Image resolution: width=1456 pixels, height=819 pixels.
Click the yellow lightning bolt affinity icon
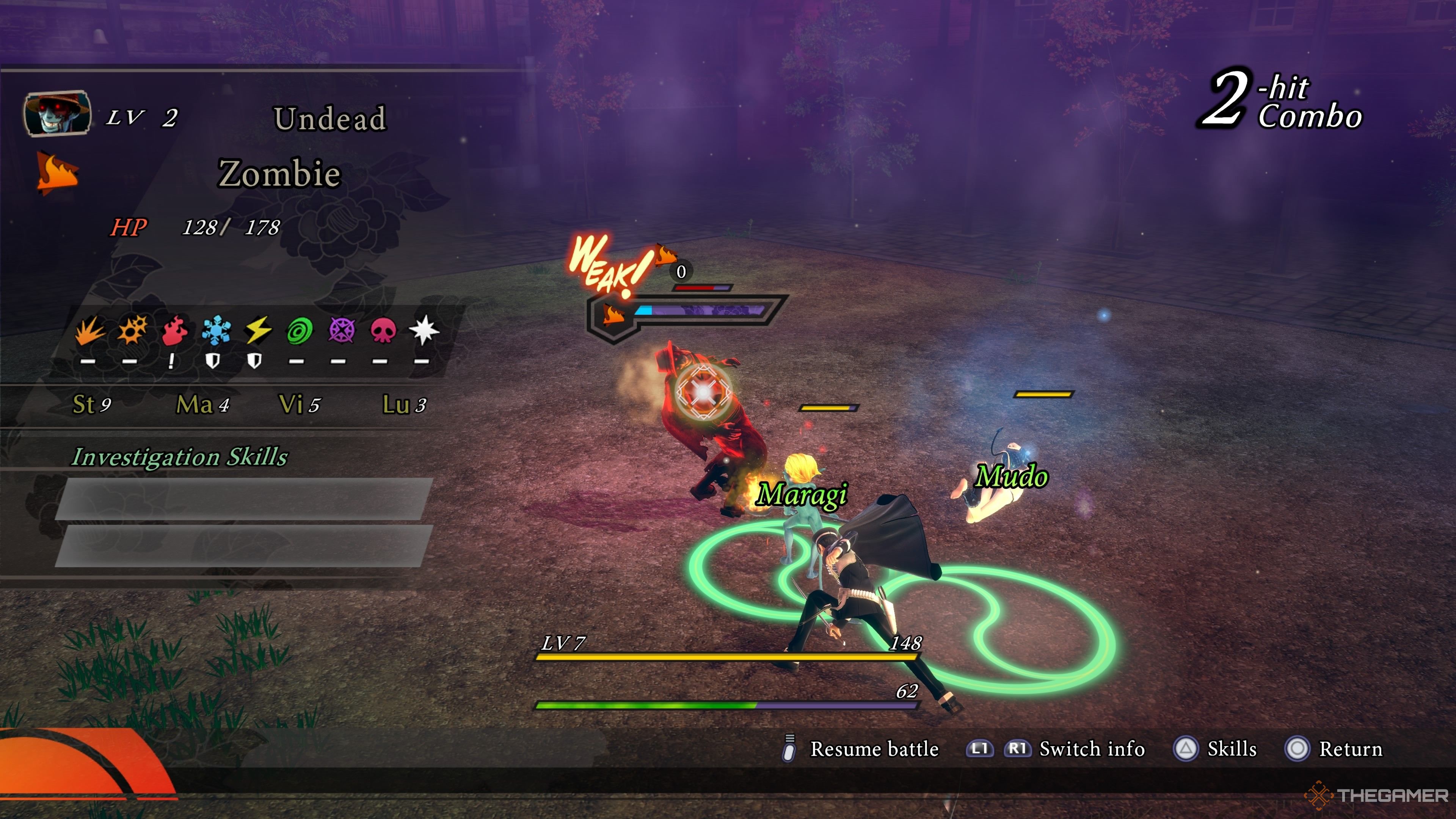[258, 330]
